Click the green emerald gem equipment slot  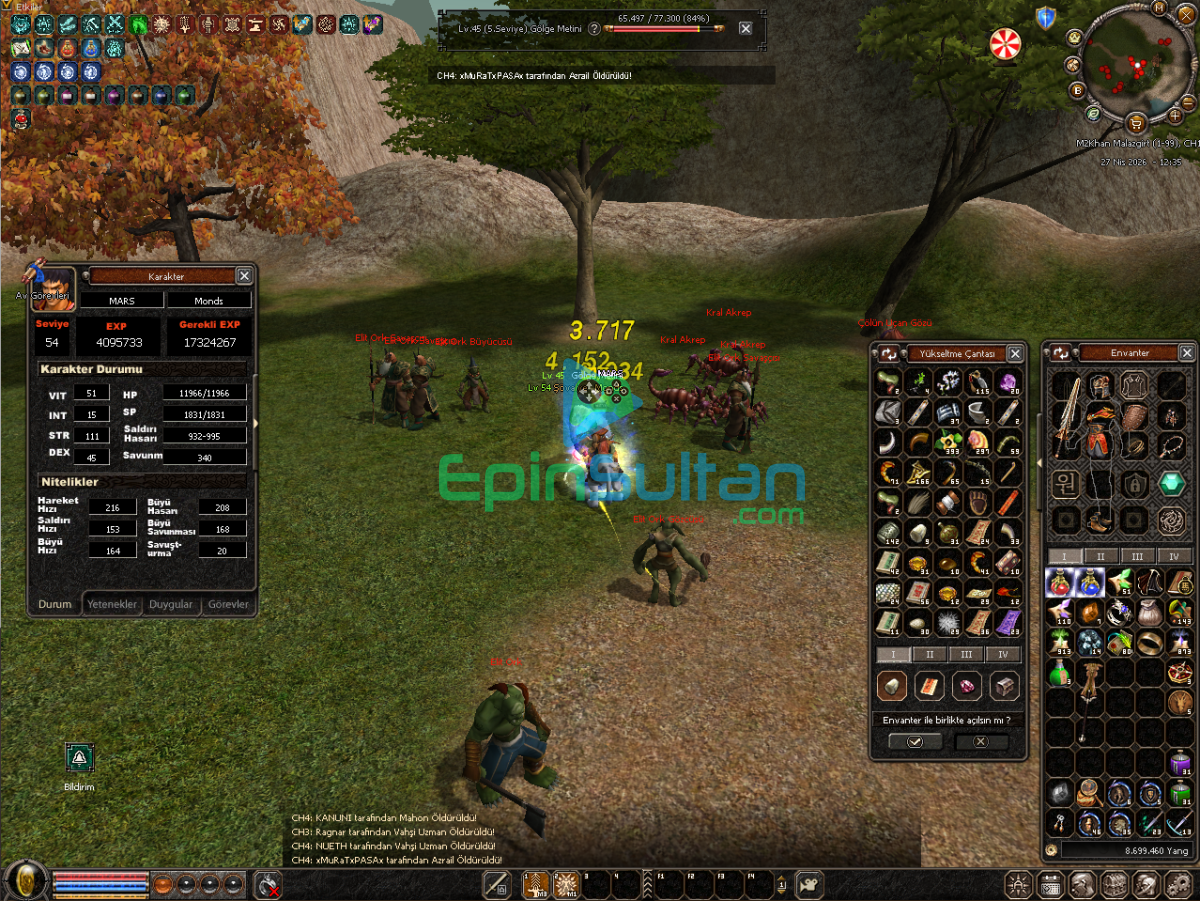pyautogui.click(x=1171, y=484)
